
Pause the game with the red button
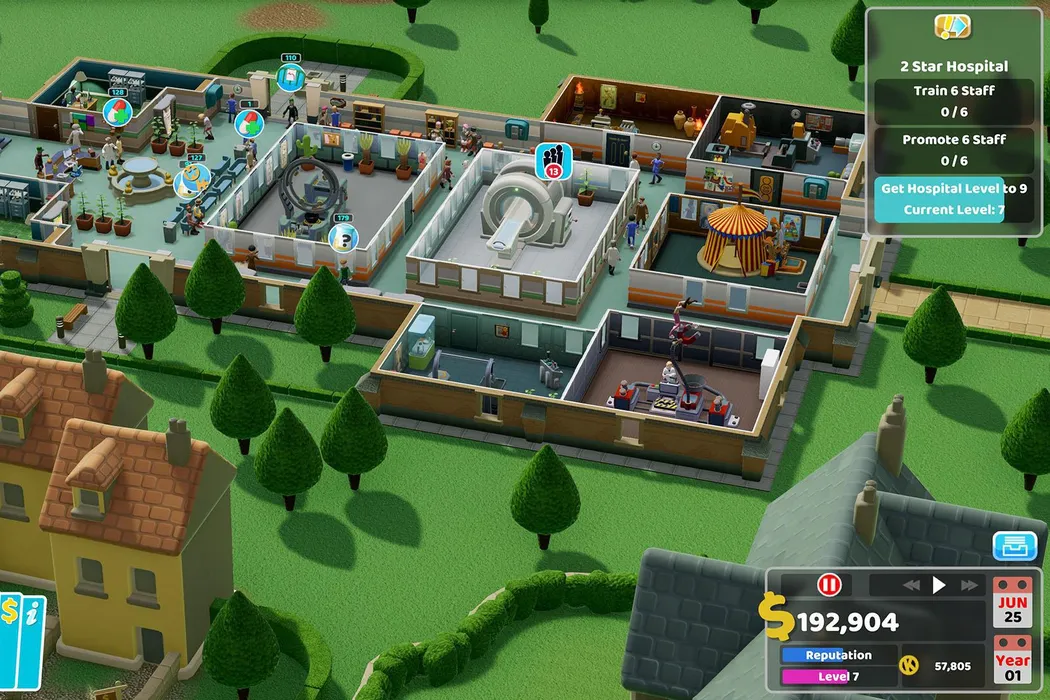[830, 585]
